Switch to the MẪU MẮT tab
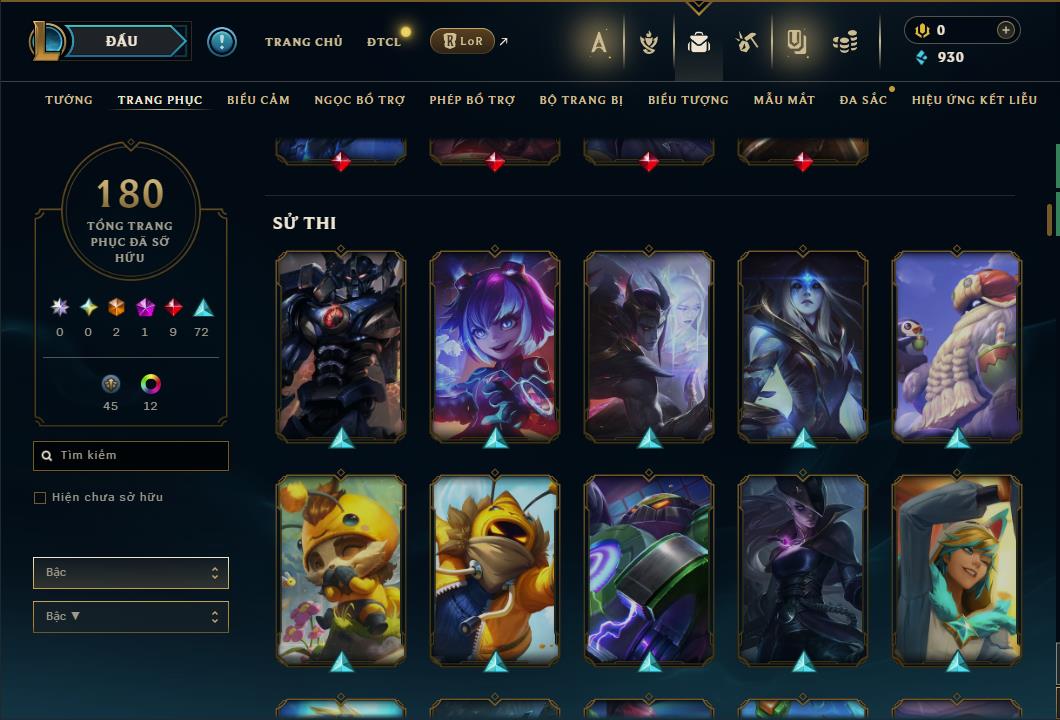This screenshot has width=1060, height=720. click(x=784, y=100)
